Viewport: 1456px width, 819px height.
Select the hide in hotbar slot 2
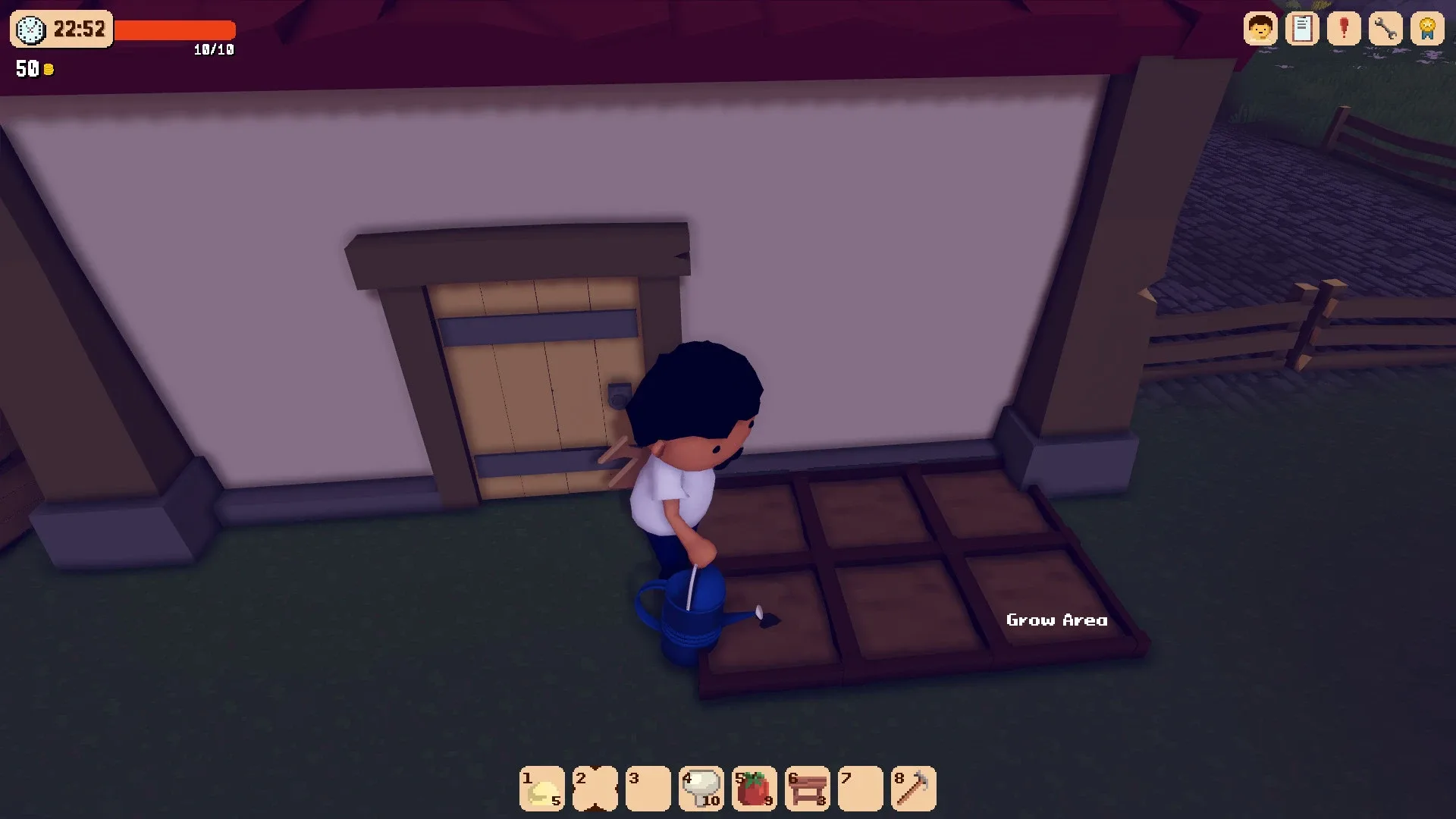[595, 789]
